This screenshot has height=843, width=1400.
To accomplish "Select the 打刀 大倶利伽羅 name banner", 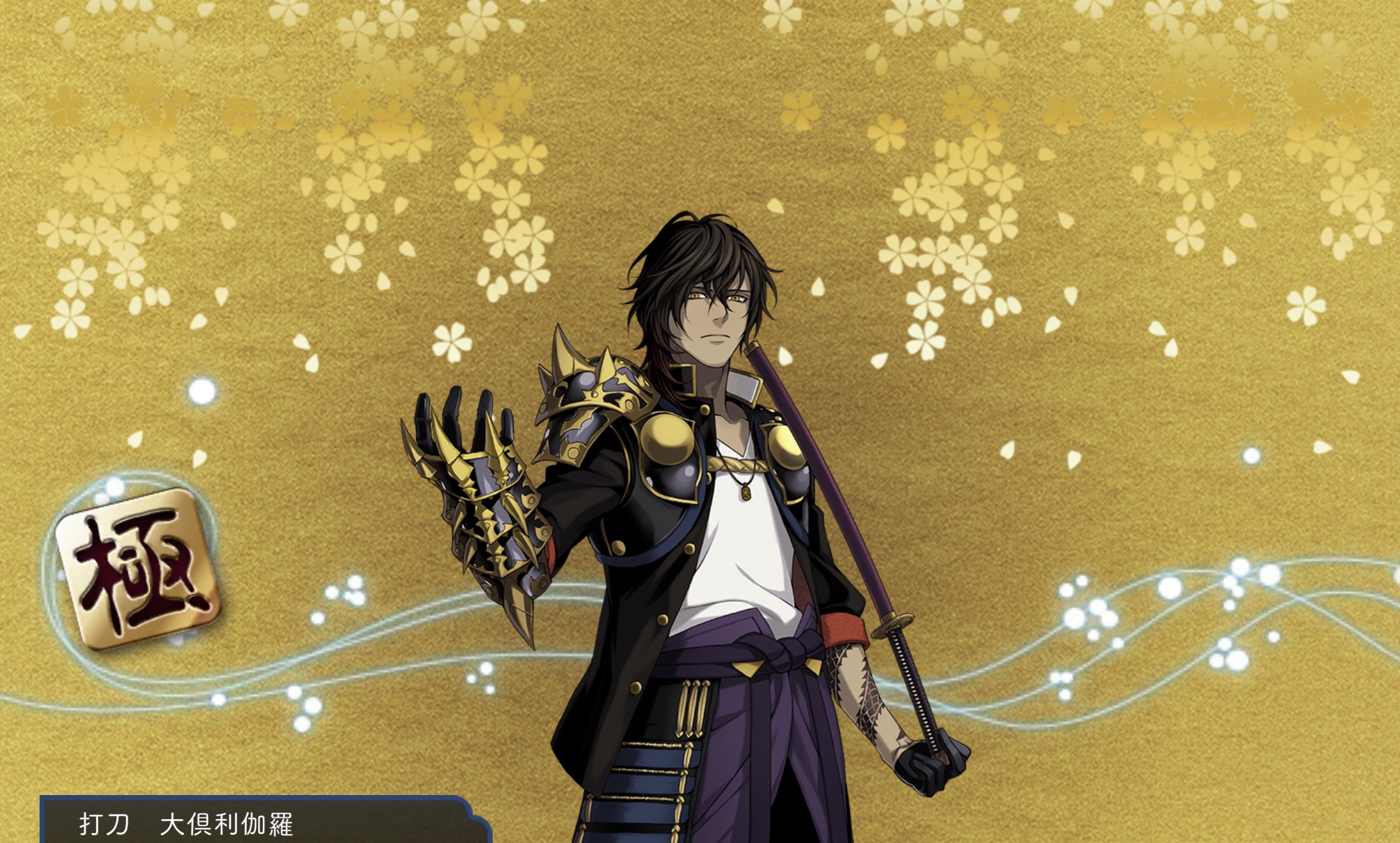I will 259,823.
